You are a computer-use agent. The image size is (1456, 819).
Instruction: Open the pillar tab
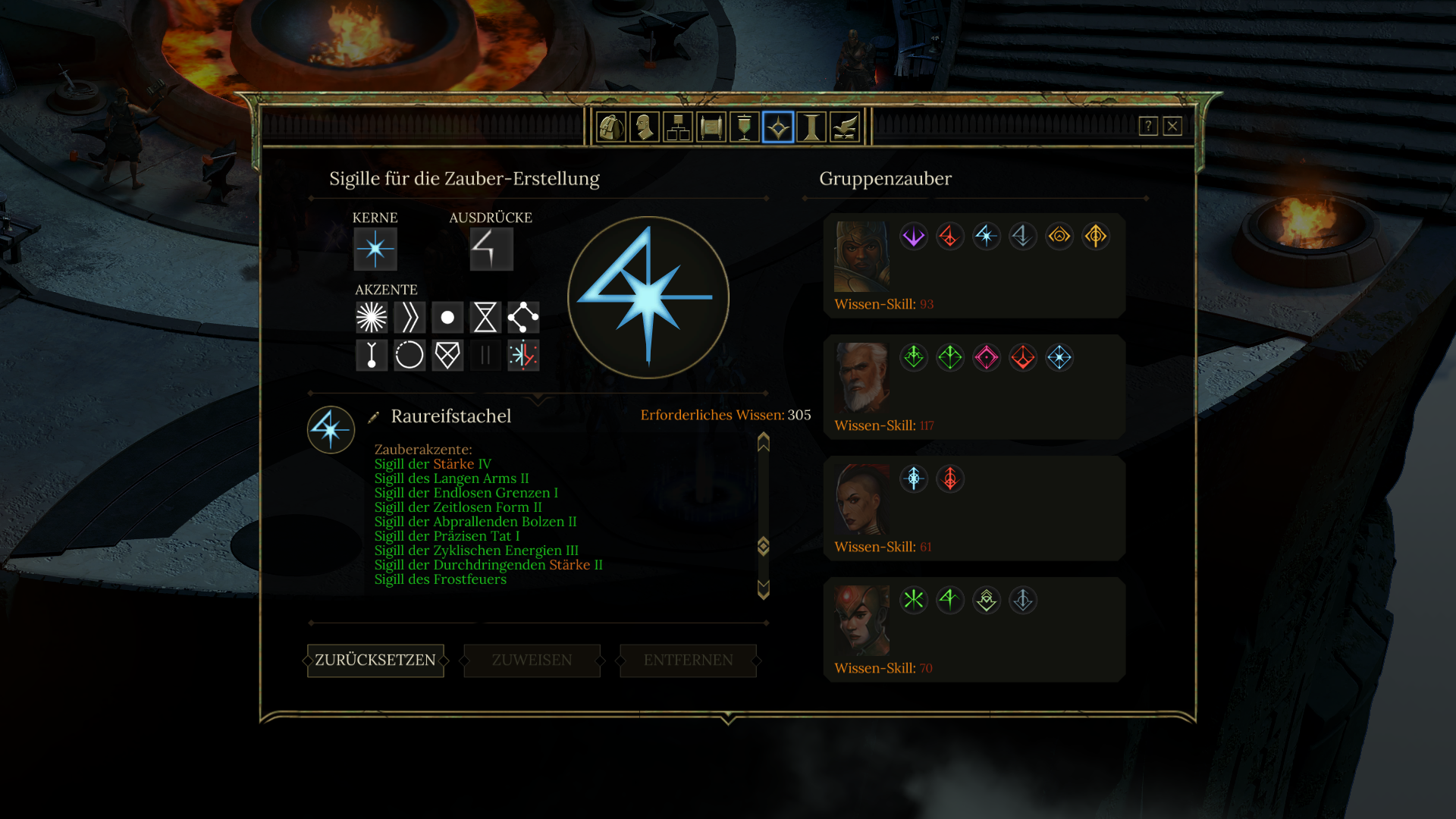(811, 127)
